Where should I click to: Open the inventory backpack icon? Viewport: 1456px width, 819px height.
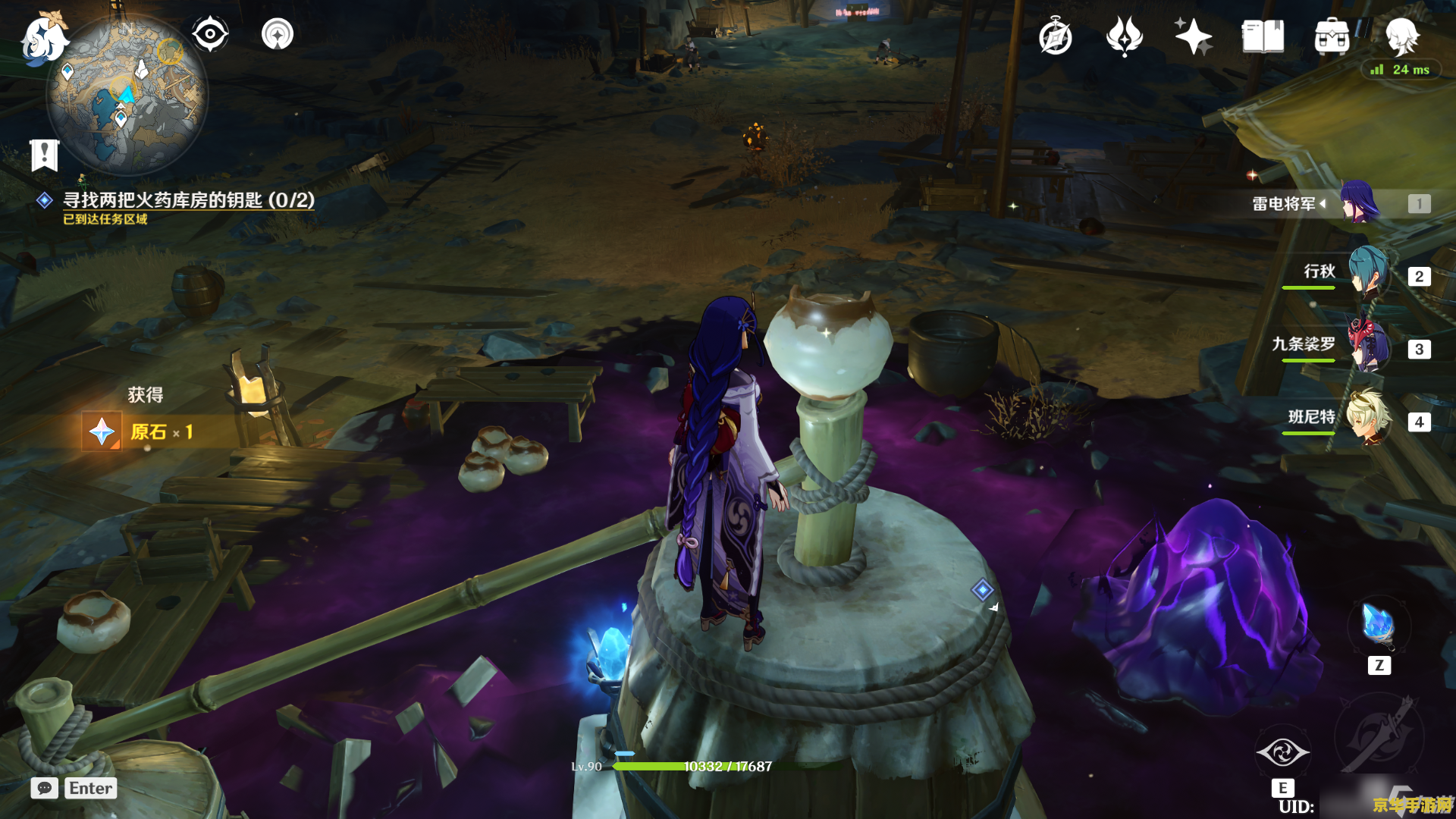click(1332, 36)
